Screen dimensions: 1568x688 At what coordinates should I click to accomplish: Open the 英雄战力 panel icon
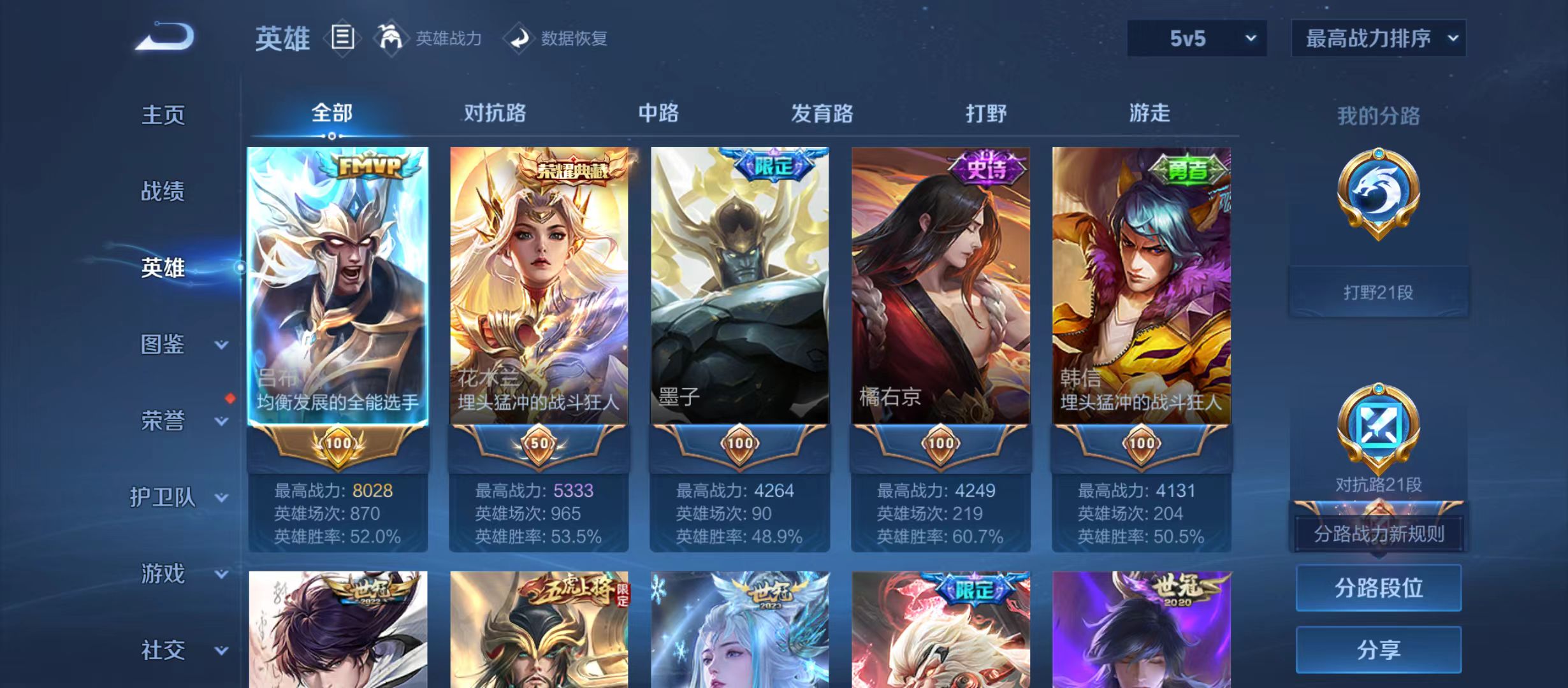(x=391, y=38)
